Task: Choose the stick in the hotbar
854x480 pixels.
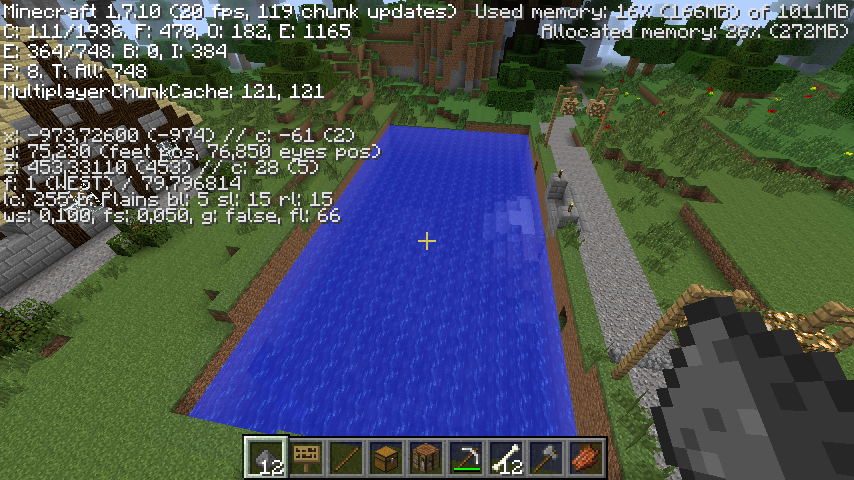Action: 347,457
